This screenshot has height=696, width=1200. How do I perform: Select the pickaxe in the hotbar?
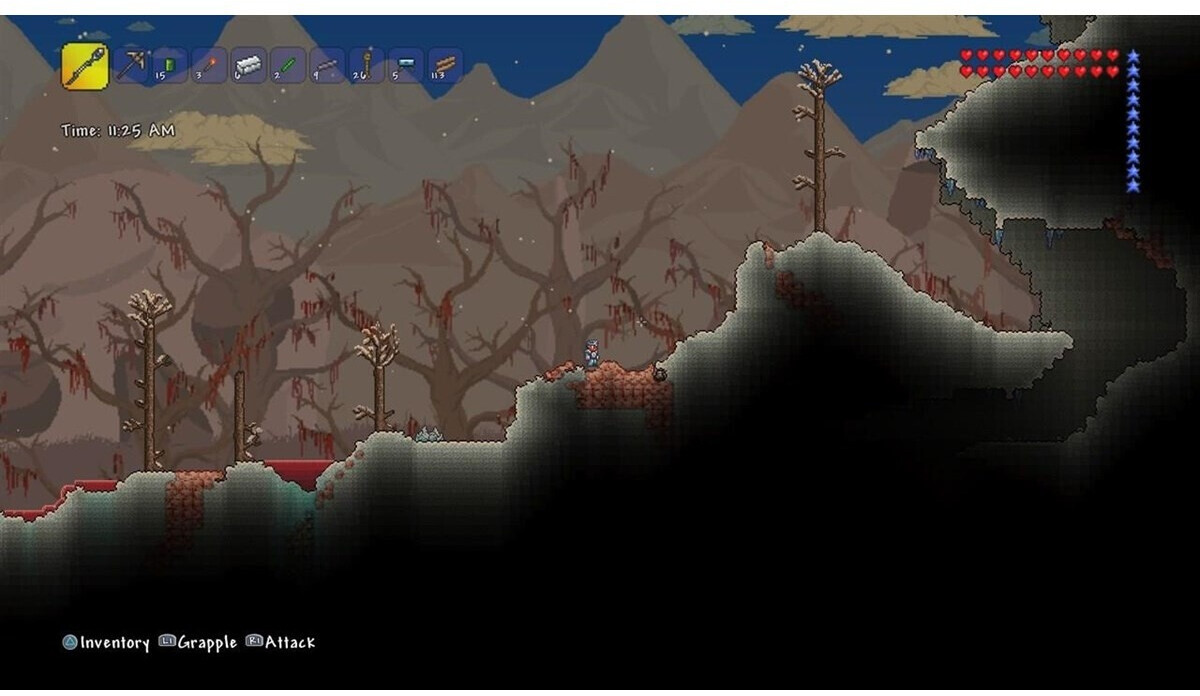[x=131, y=66]
